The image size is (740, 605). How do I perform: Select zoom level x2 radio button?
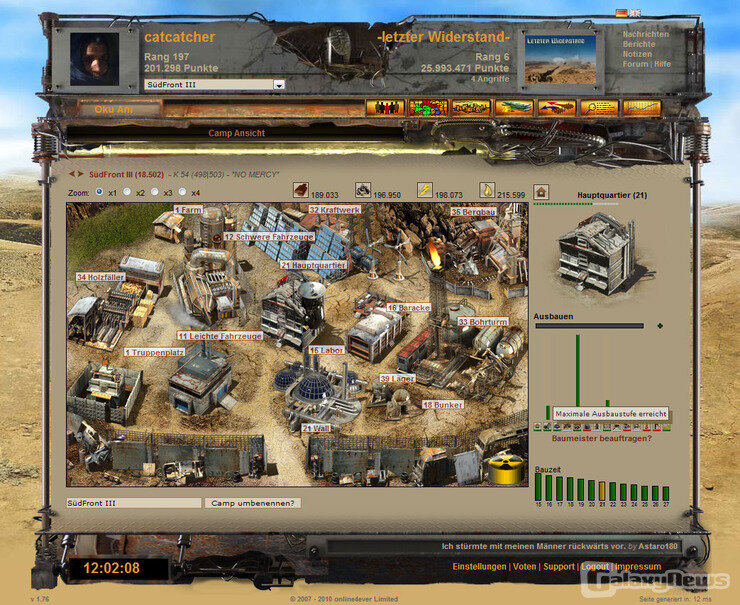tap(127, 192)
